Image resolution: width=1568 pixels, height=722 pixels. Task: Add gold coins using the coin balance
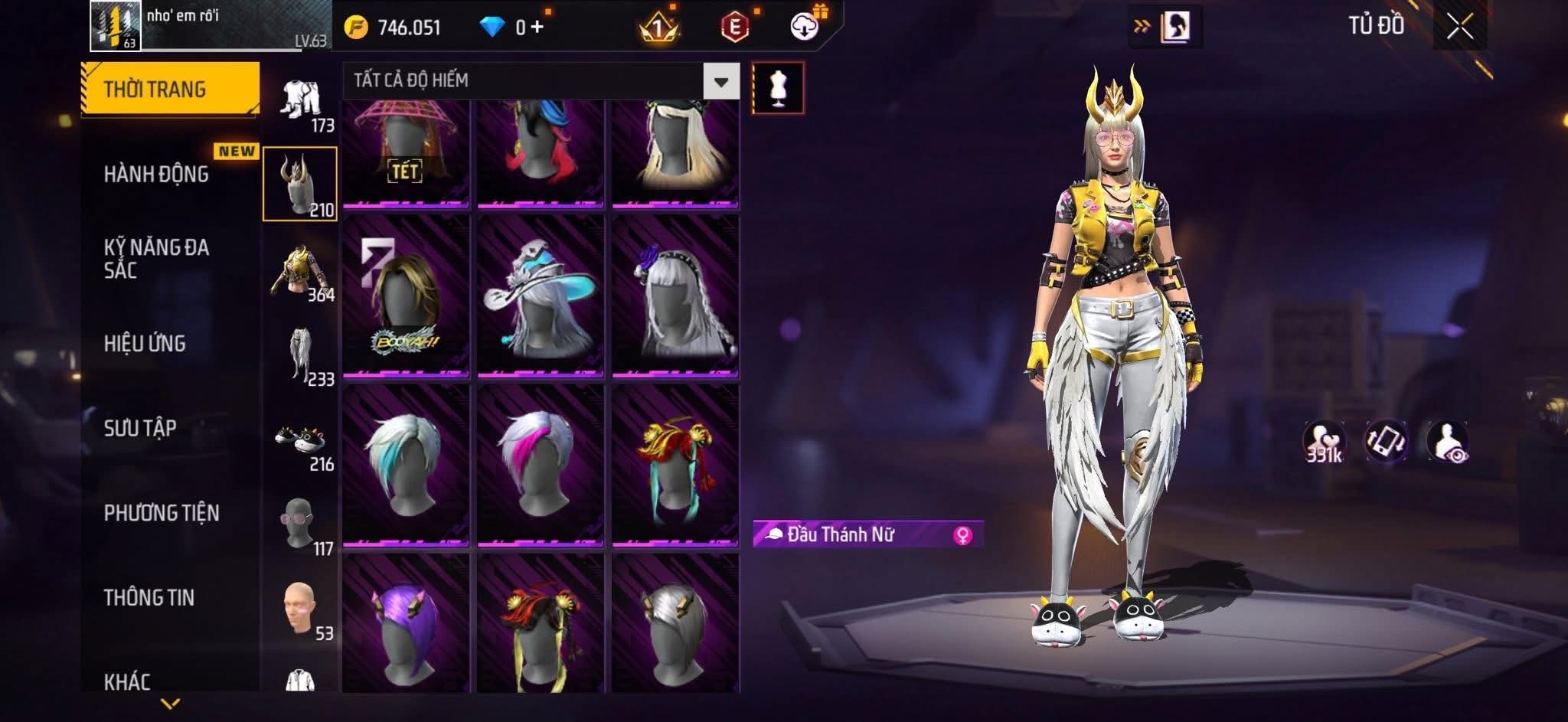pos(394,28)
